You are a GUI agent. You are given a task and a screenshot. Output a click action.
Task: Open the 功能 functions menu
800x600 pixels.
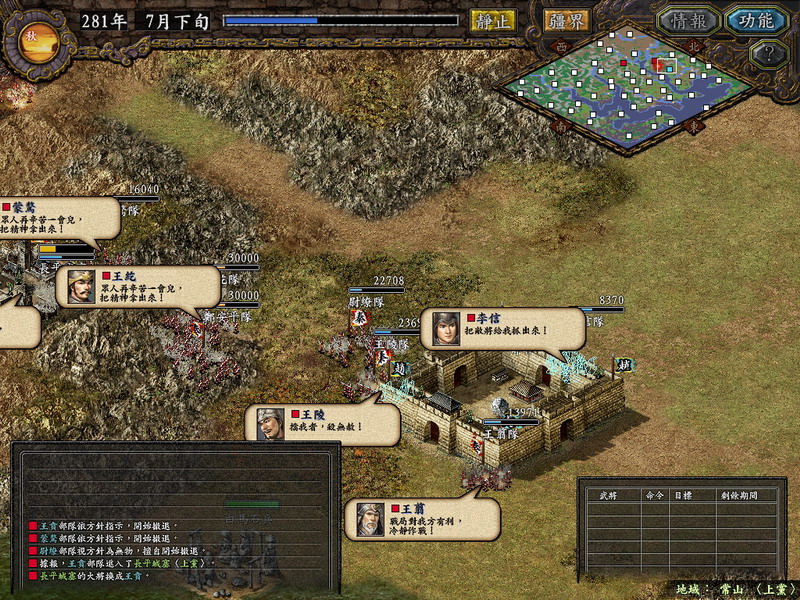(756, 20)
